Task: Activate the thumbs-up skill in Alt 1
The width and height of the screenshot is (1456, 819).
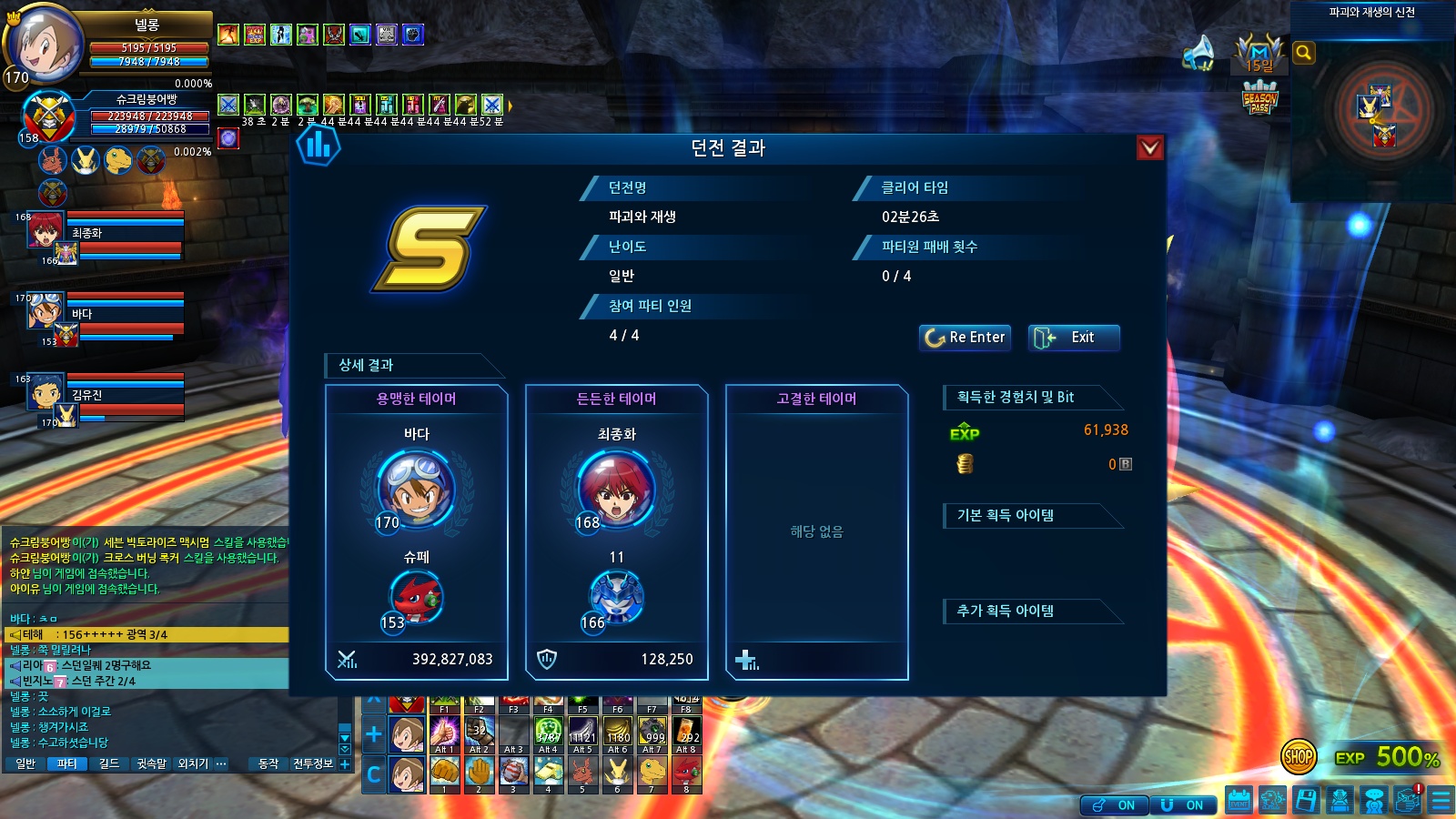Action: pos(444,733)
